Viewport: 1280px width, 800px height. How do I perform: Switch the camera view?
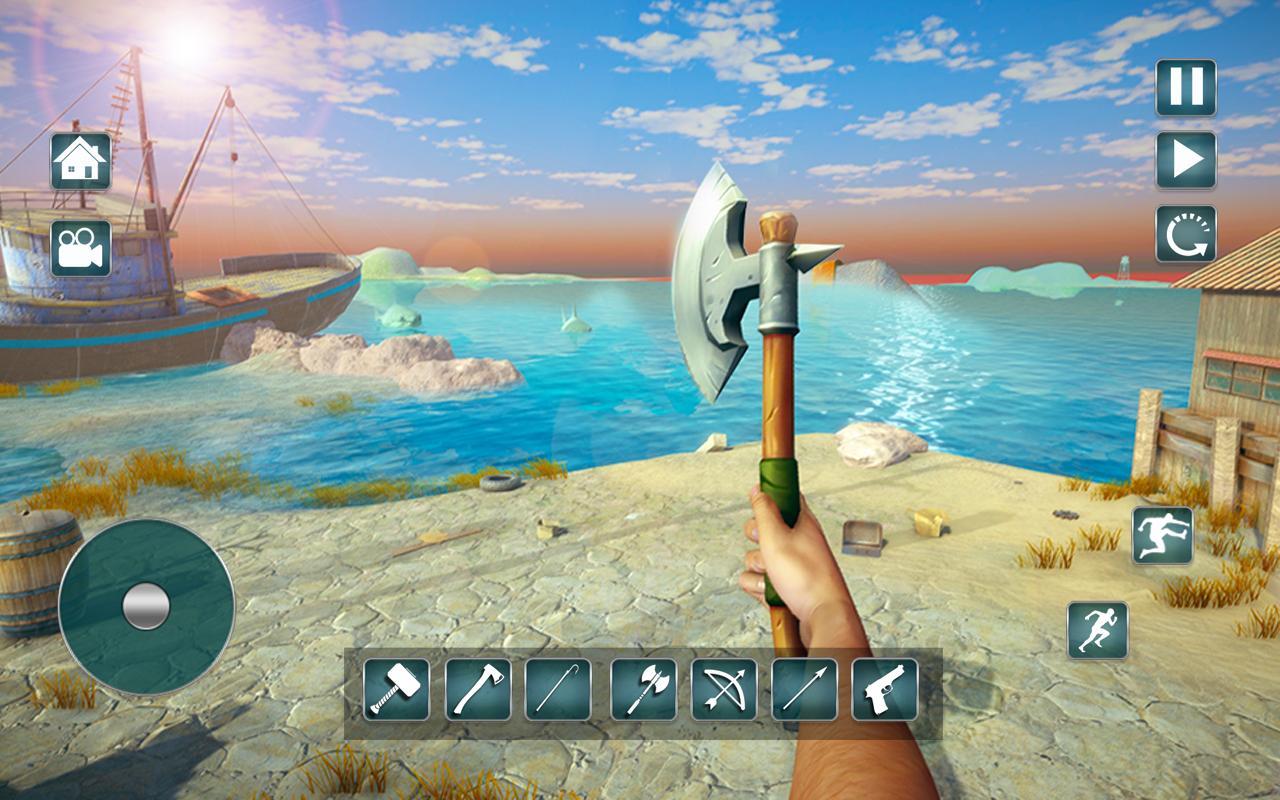pos(81,248)
